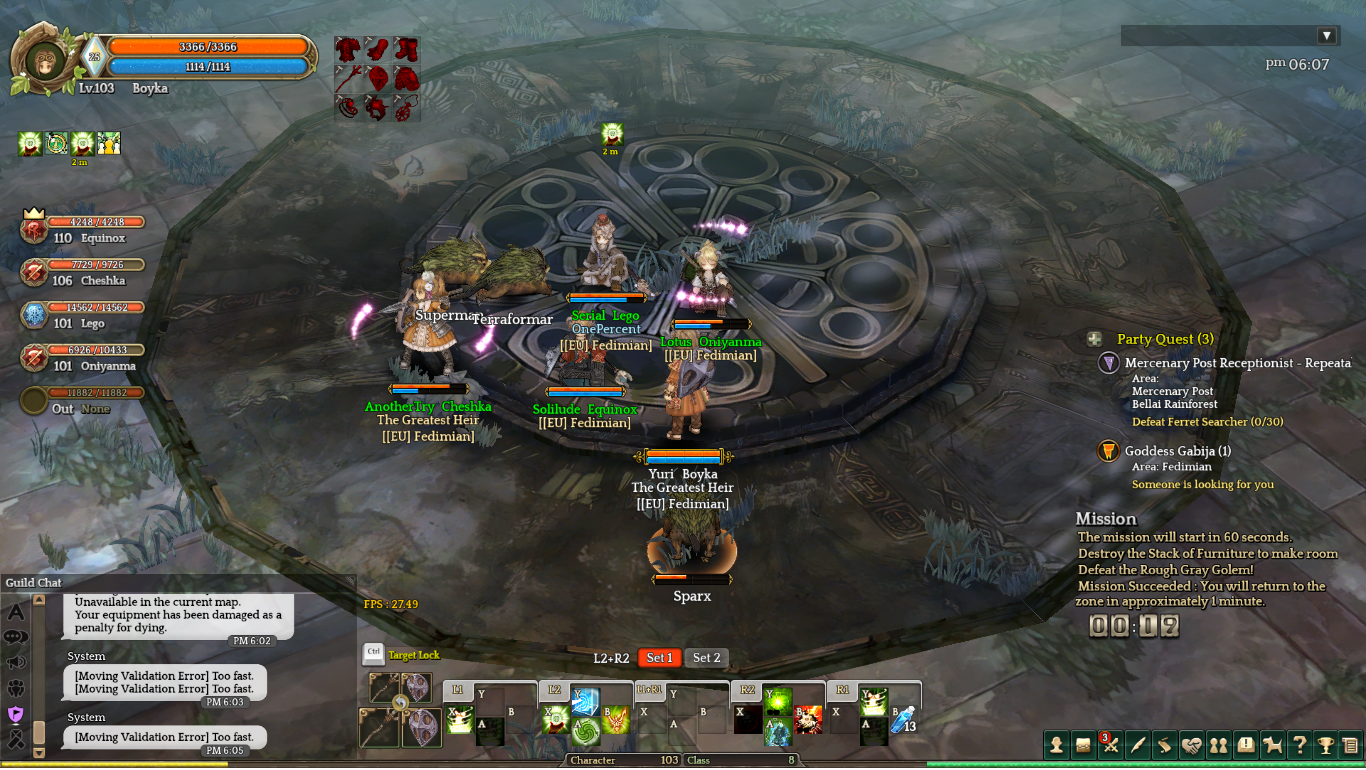Expand the dropdown arrow near the clock
This screenshot has width=1366, height=770.
[1327, 36]
